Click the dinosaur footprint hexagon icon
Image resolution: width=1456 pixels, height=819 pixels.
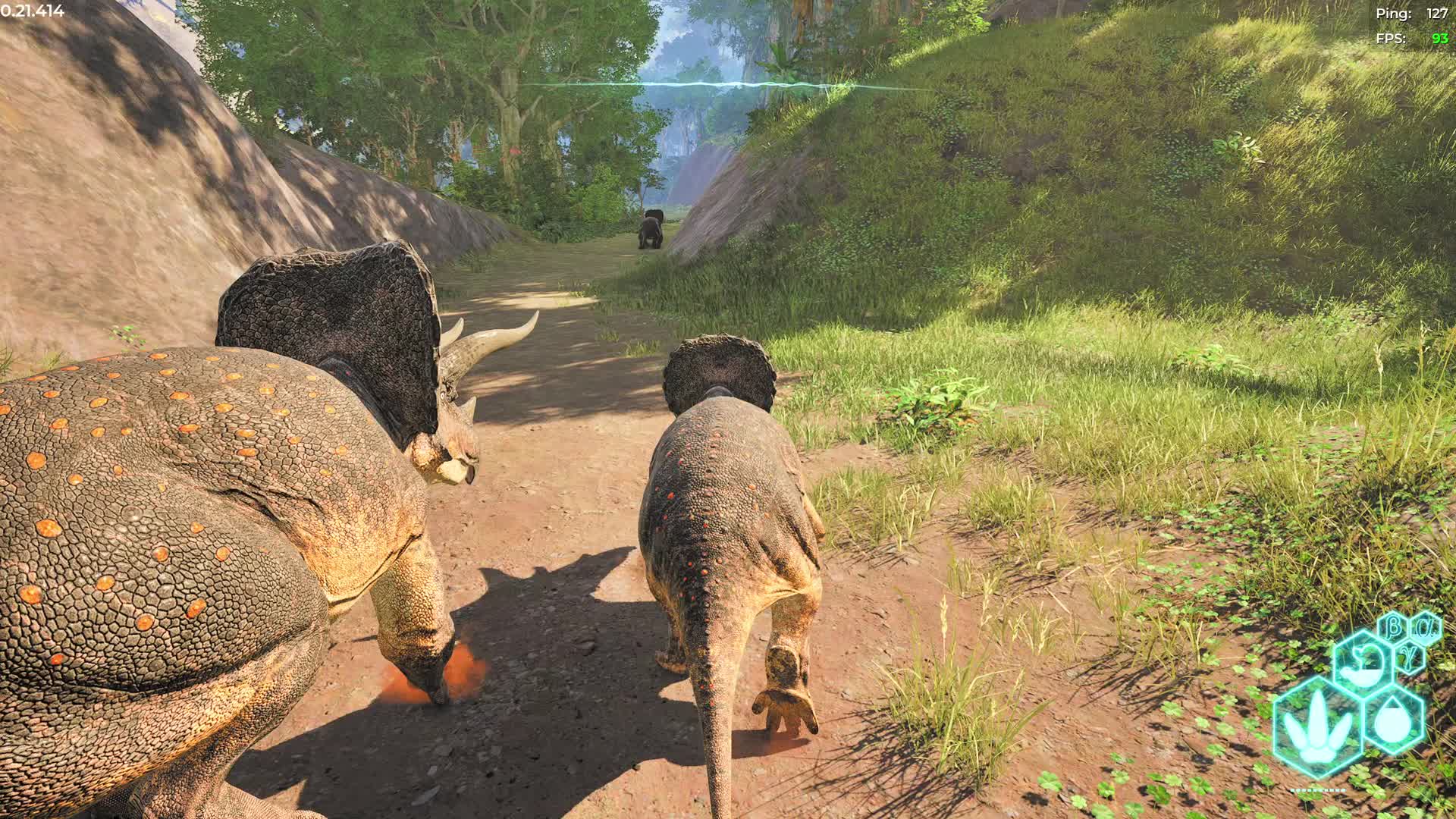click(1318, 726)
